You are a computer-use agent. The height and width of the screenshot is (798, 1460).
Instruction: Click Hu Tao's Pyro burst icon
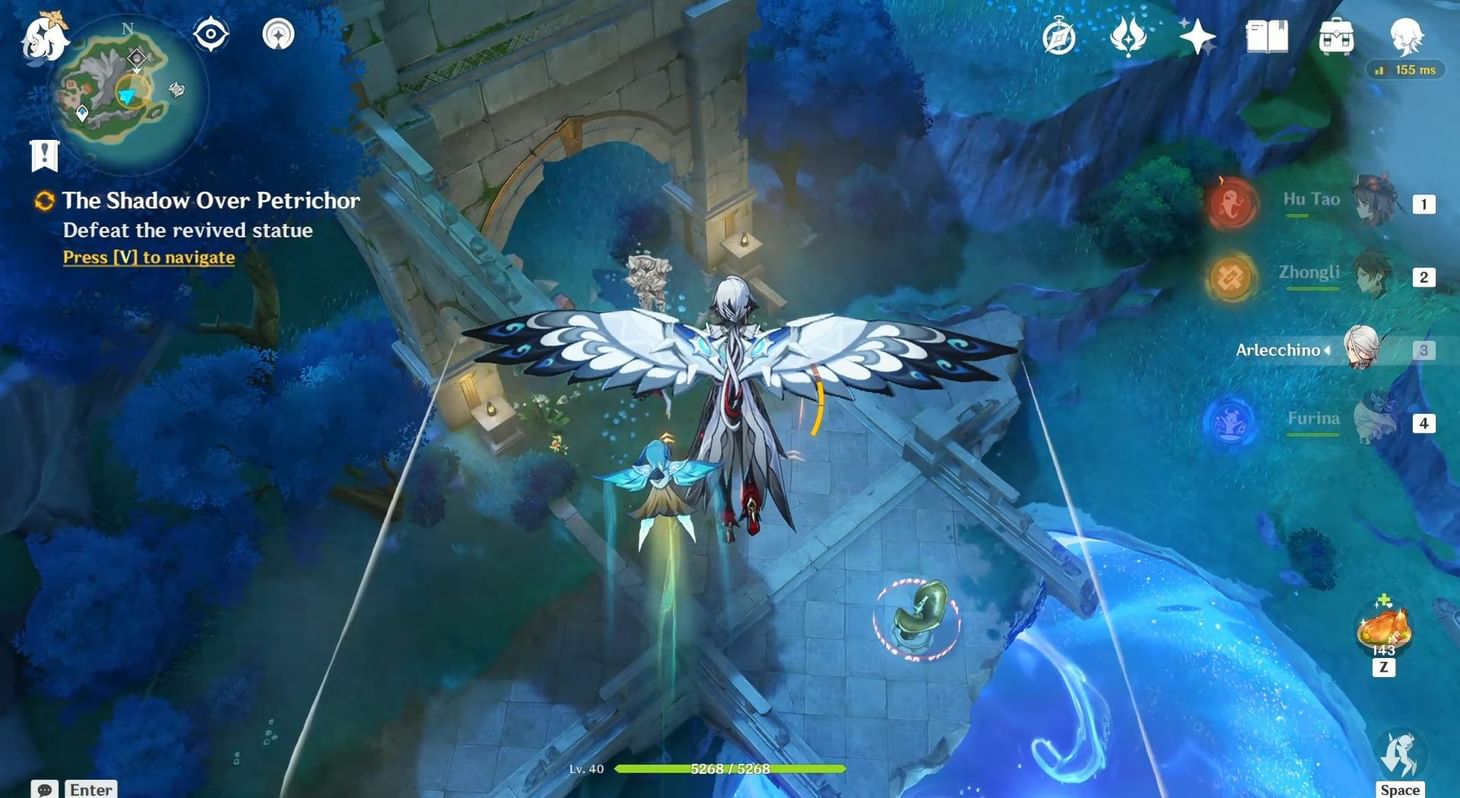[x=1232, y=201]
